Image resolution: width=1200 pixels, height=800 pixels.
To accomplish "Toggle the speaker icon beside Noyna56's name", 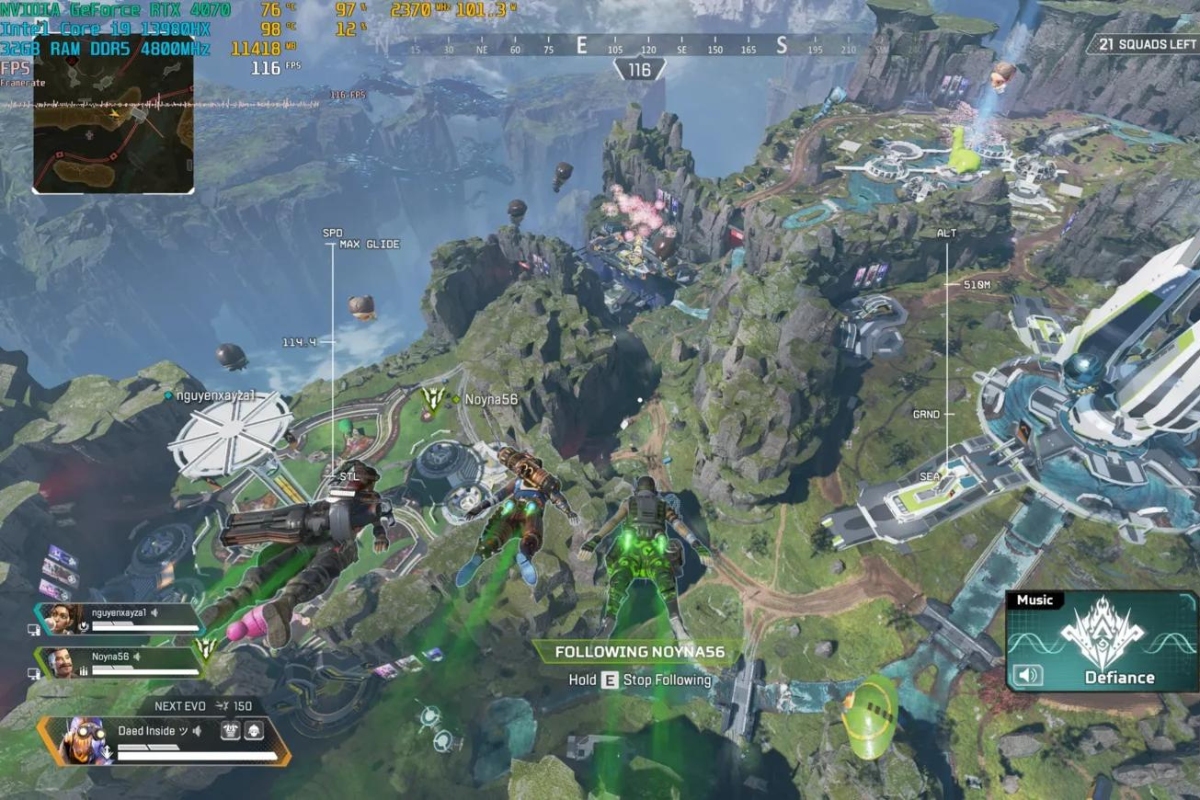I will pyautogui.click(x=138, y=656).
